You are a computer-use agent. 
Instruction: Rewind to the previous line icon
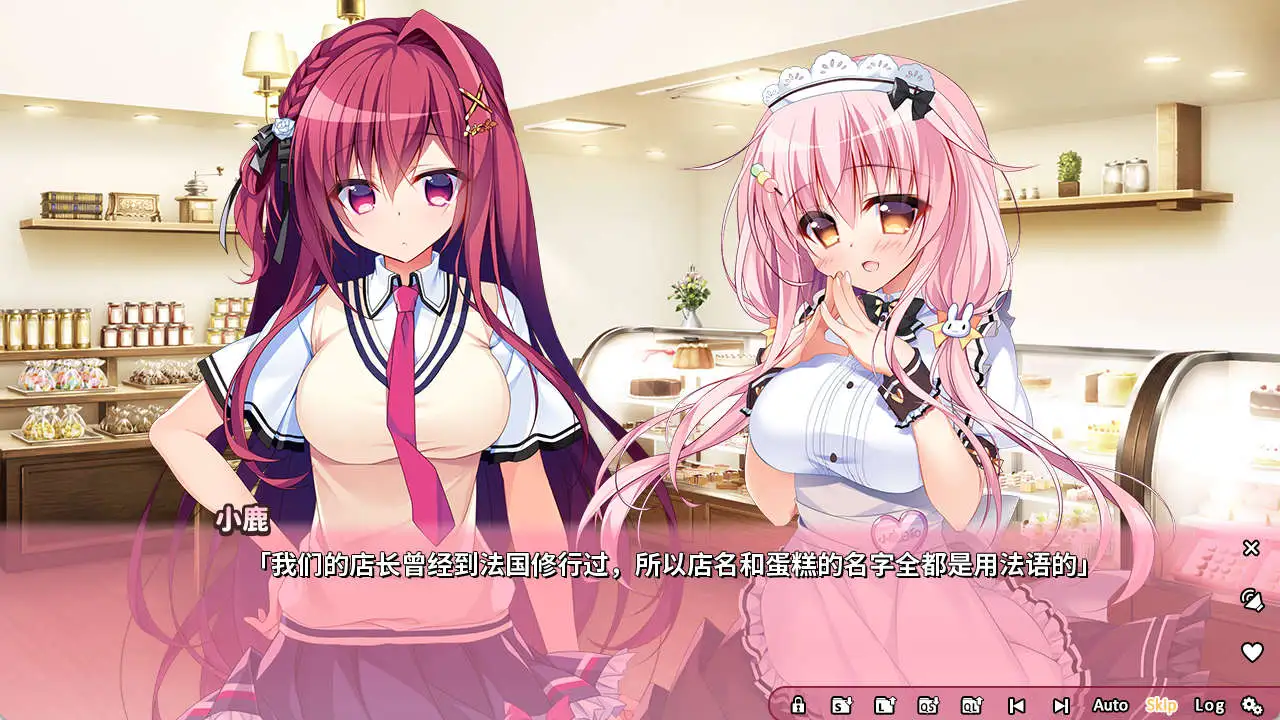point(1018,706)
